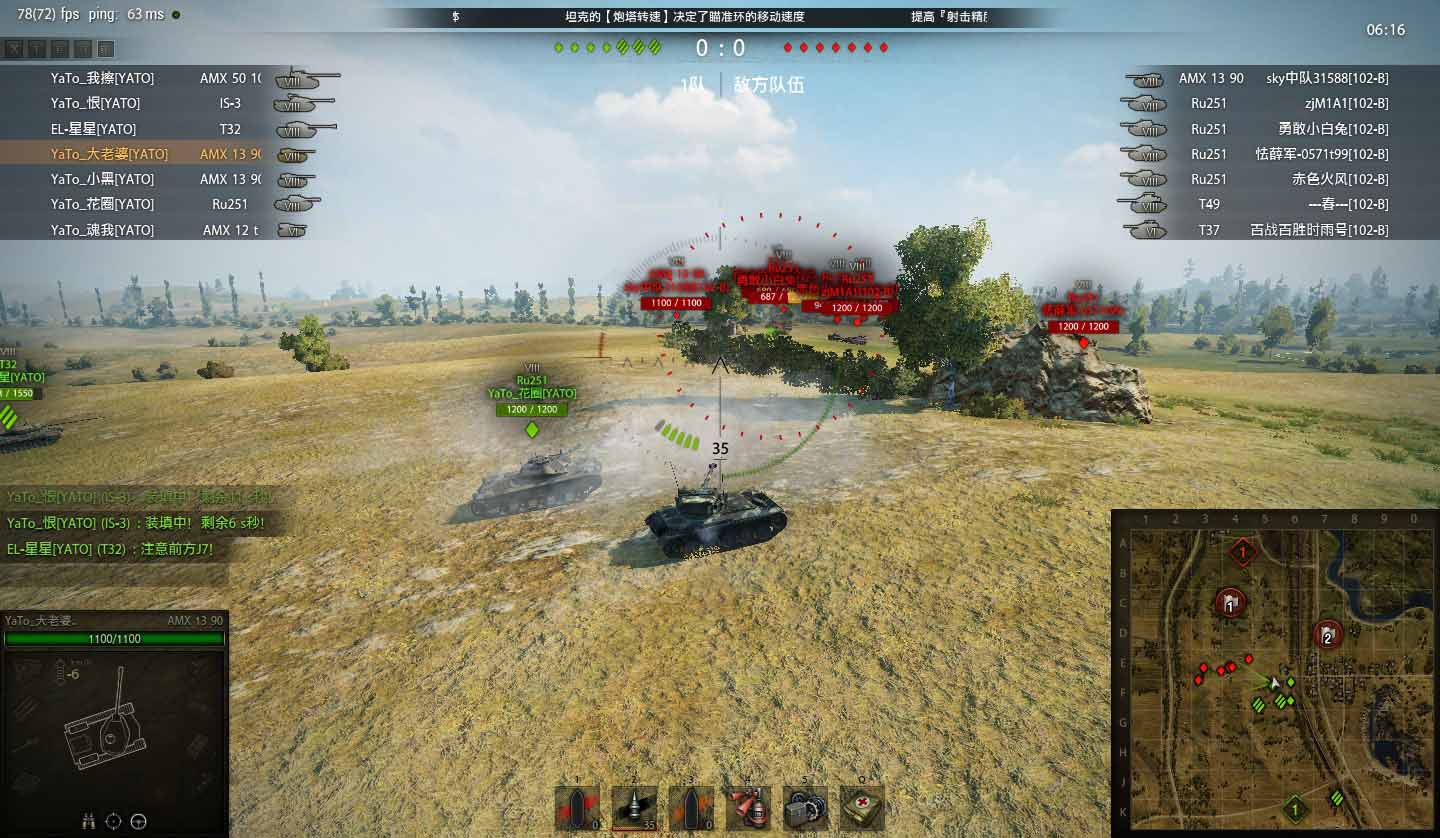Click the steering wheel icon on damage panel
This screenshot has height=838, width=1440.
[139, 821]
